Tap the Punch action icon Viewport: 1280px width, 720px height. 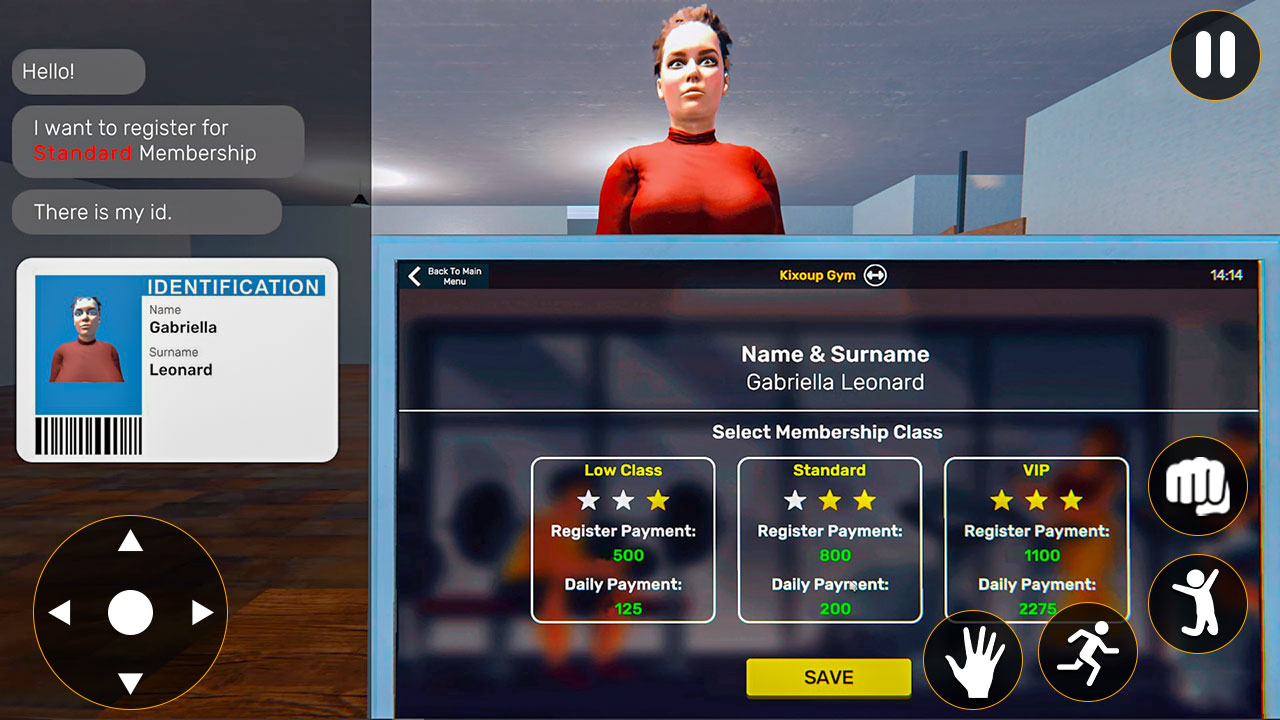[1198, 486]
